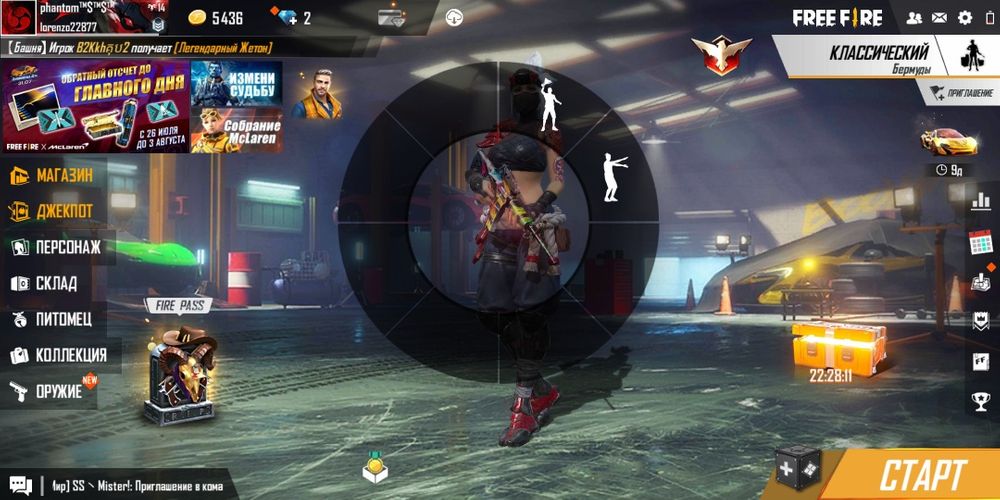The image size is (1000, 500).
Task: Open the orange loot crate with timer
Action: pos(832,346)
